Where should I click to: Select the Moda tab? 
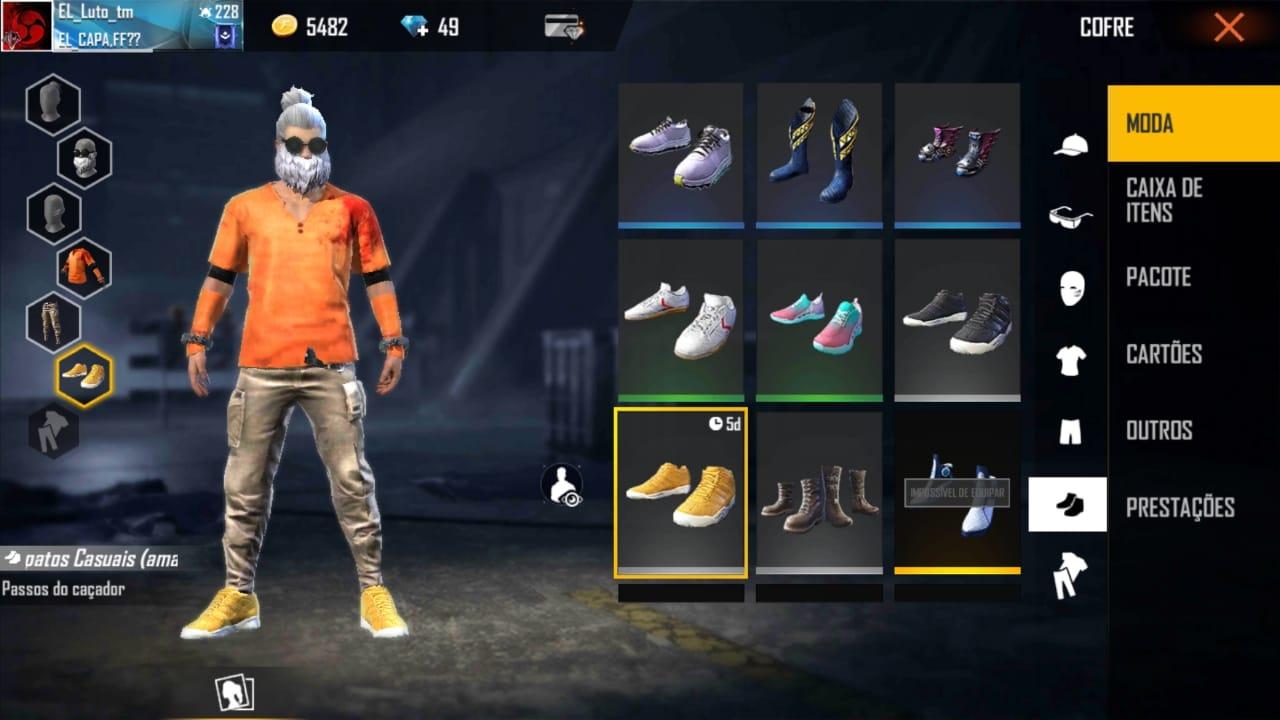click(1150, 124)
